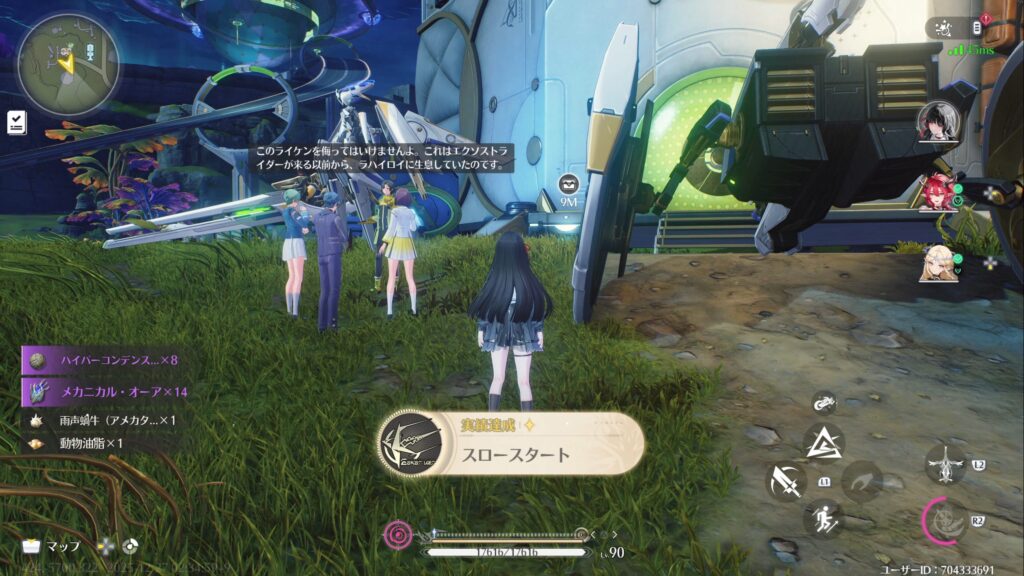The height and width of the screenshot is (576, 1024).
Task: Activate the triangle skill ability
Action: (824, 441)
